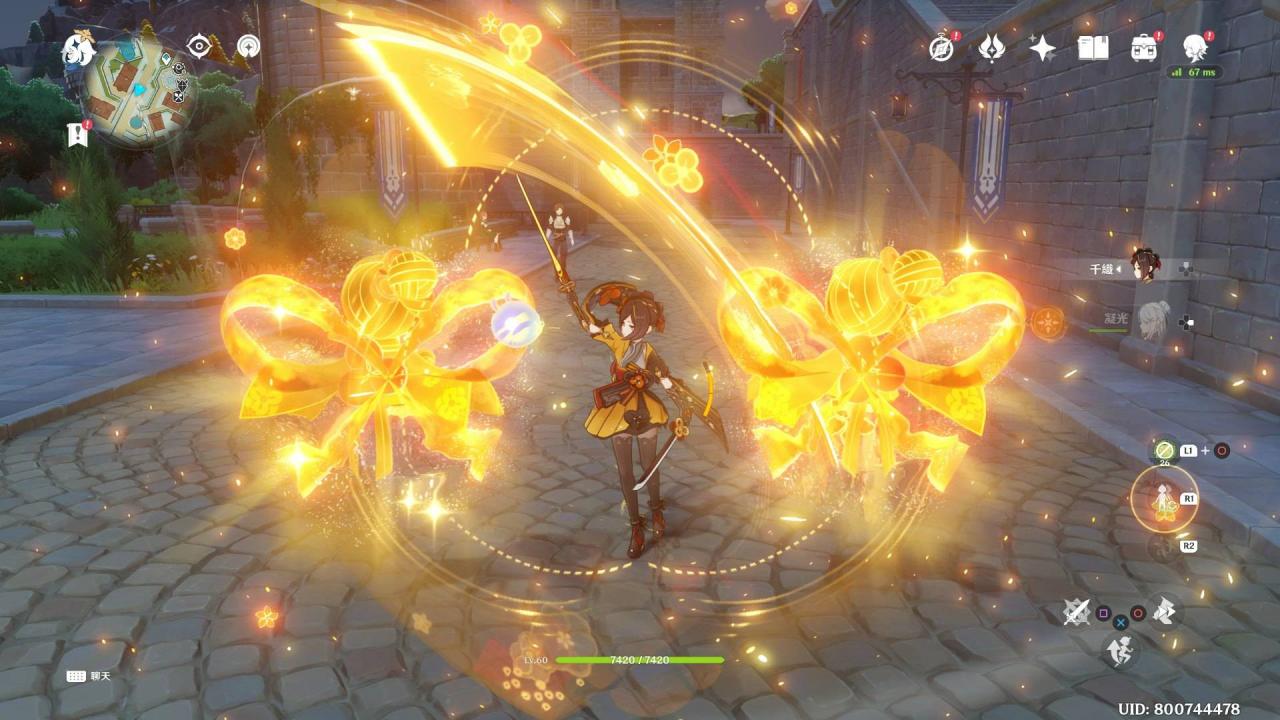Tap the sword normal attack icon
Screen dimensions: 1280x720
[1076, 611]
